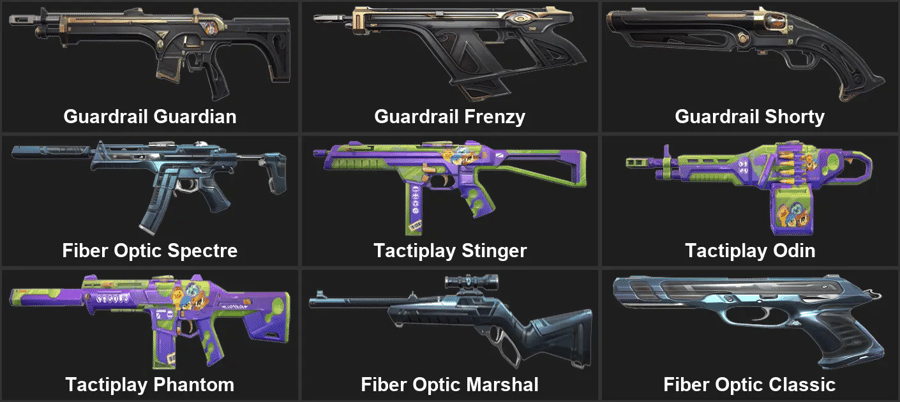The height and width of the screenshot is (402, 900).
Task: Select the Fiber Optic Marshal skin
Action: click(x=450, y=333)
